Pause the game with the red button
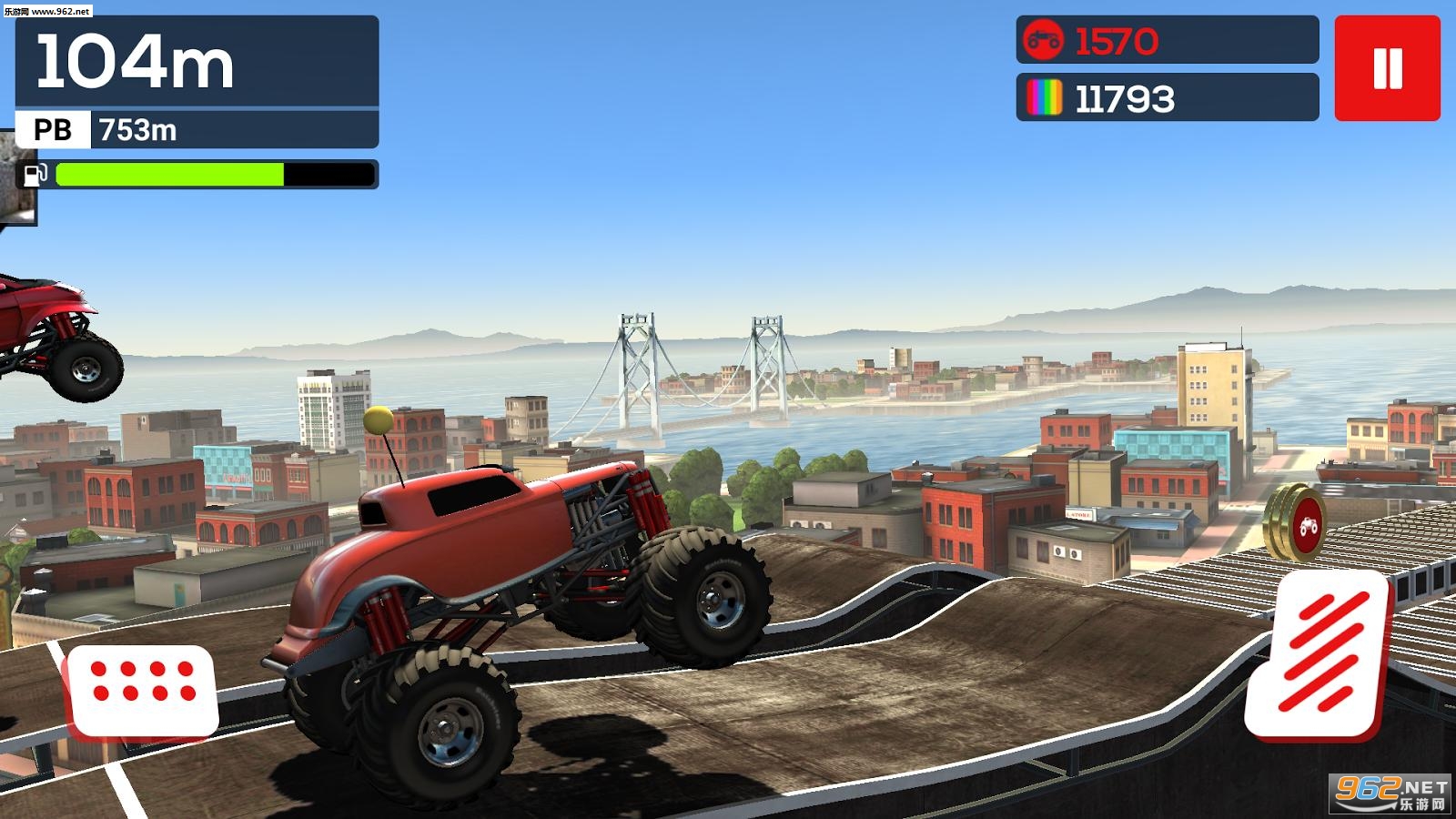Viewport: 1456px width, 819px height. coord(1387,68)
